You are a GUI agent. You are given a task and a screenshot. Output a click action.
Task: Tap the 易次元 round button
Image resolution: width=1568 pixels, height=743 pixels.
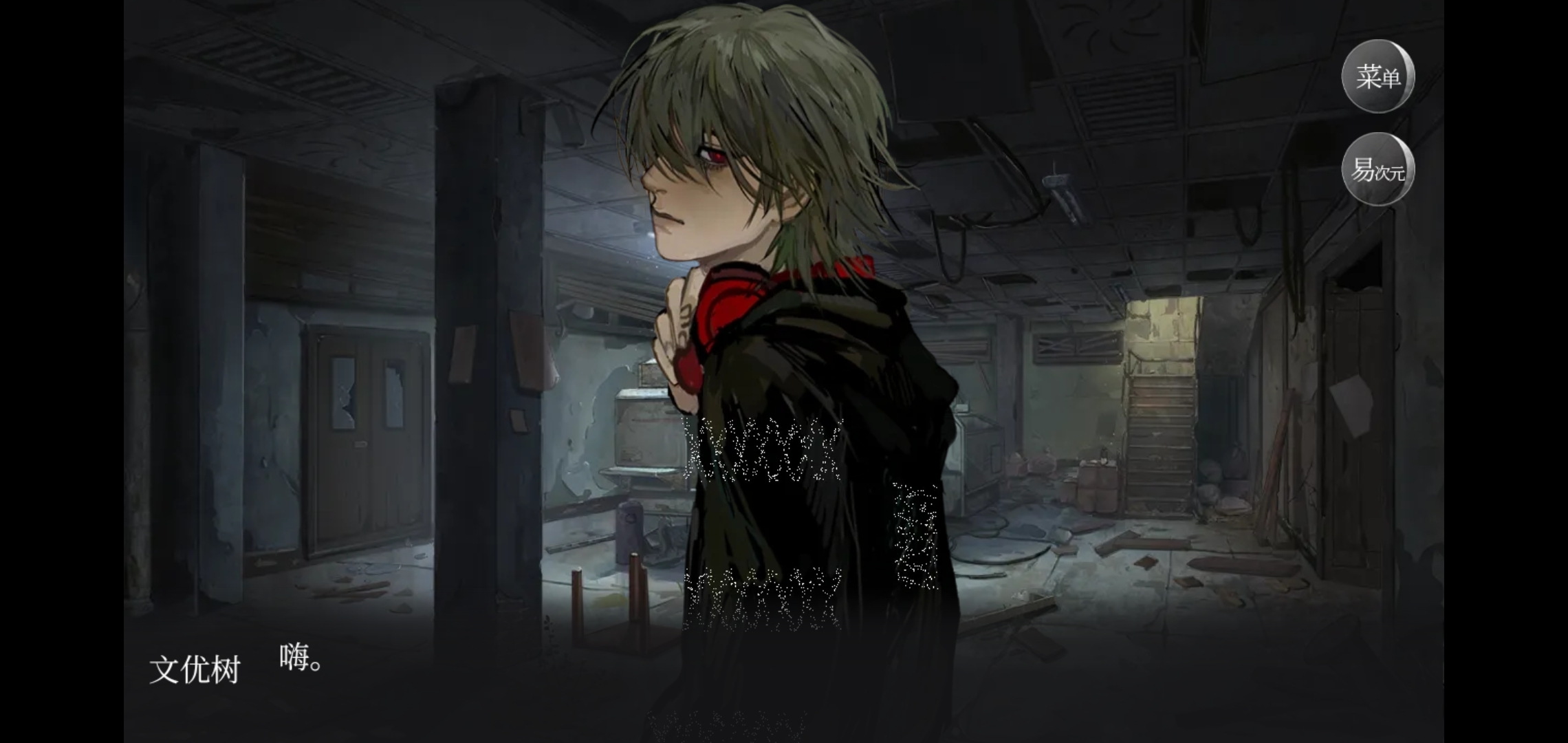click(x=1378, y=169)
